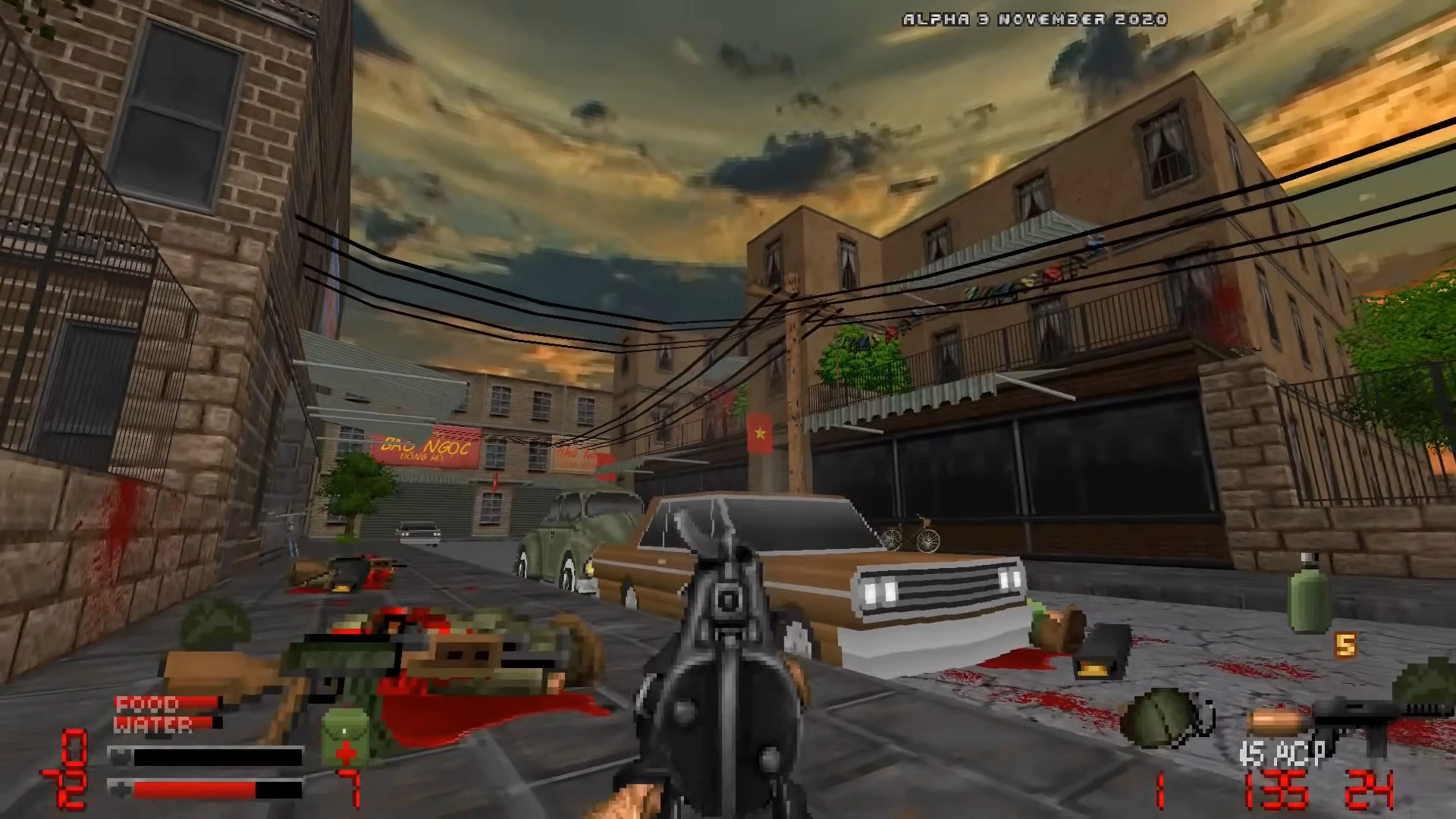Click the 45 ACP caliber label

1282,752
